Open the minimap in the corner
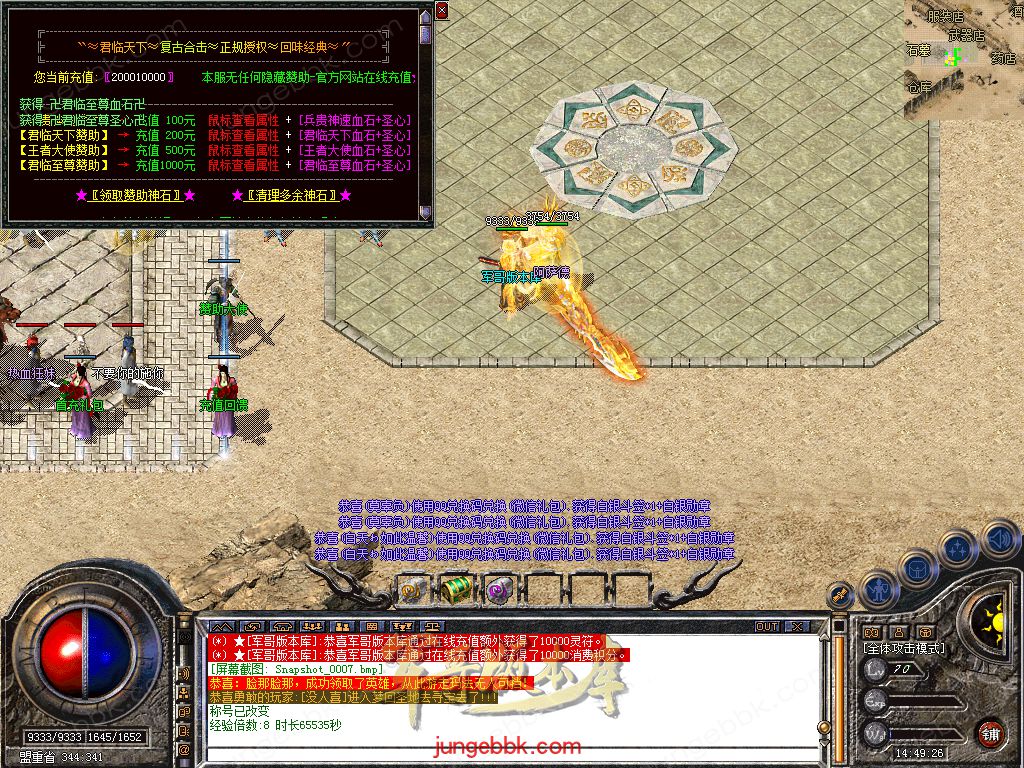The height and width of the screenshot is (768, 1024). pyautogui.click(x=963, y=60)
